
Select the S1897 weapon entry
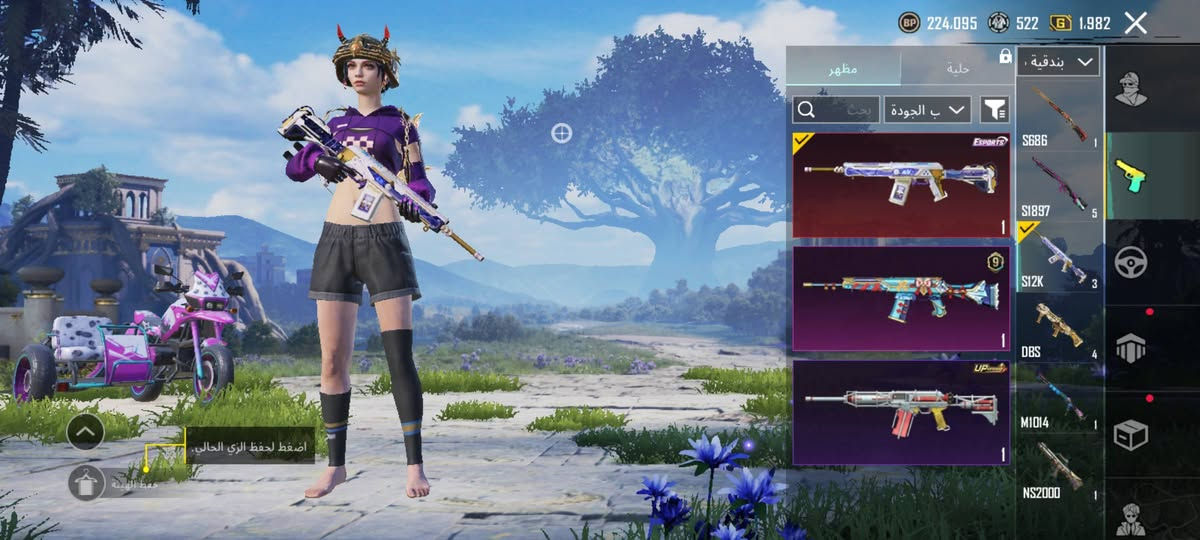(x=1059, y=186)
